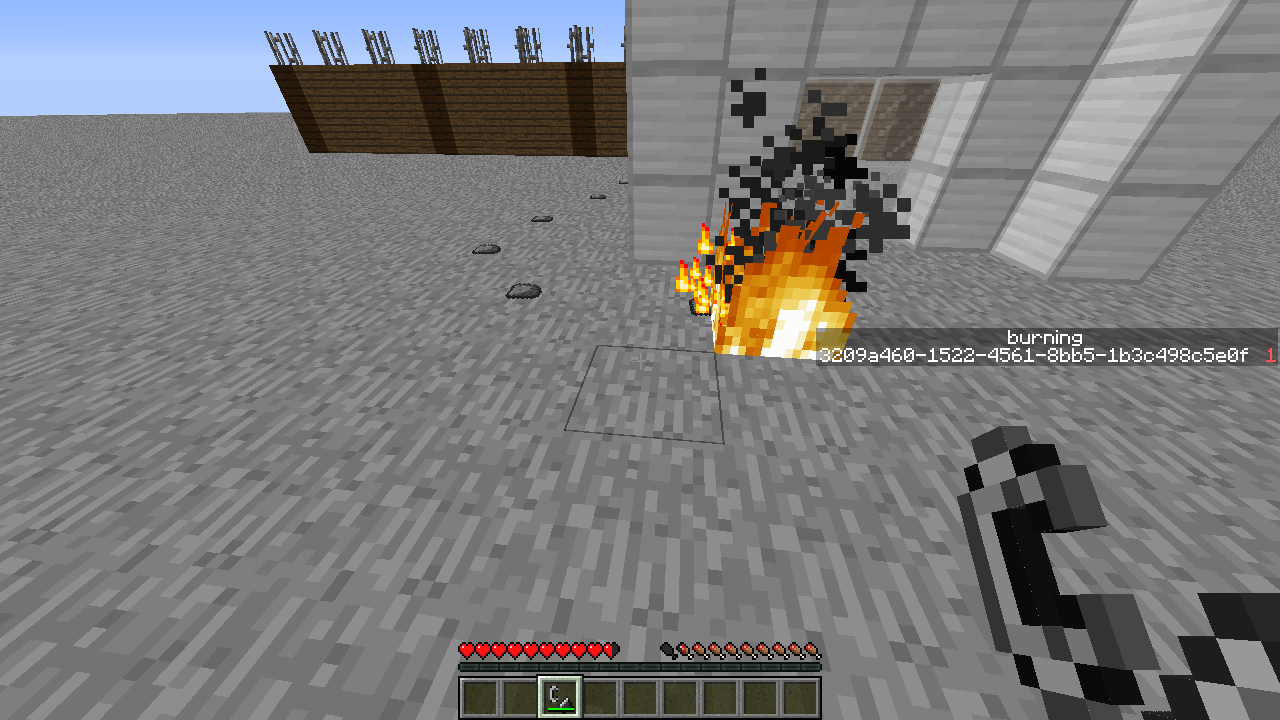Screen dimensions: 1280x720
Task: Select the flint and steel hotbar slot
Action: point(560,697)
